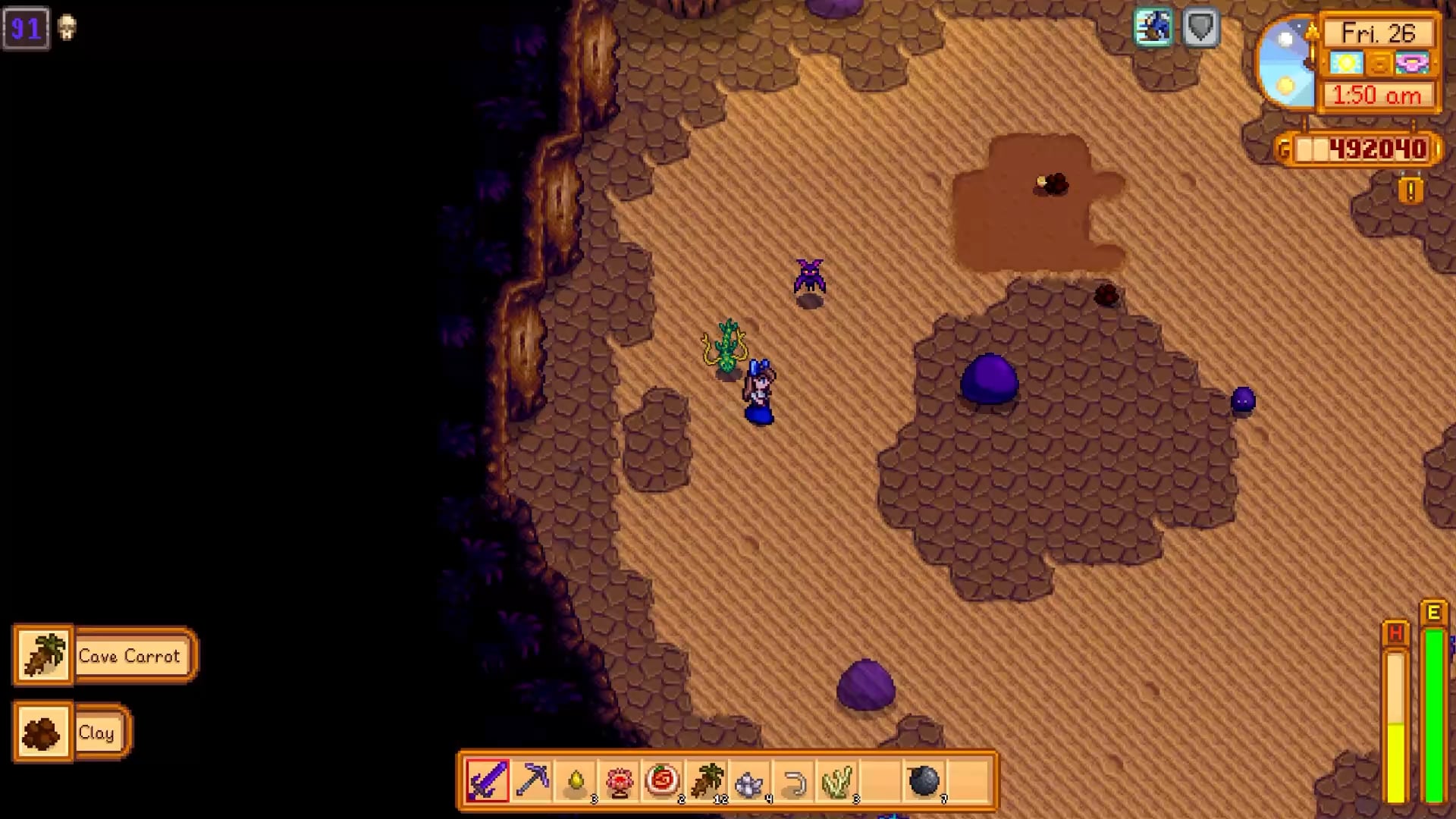Open the journal with the exclamation icon

point(1410,190)
